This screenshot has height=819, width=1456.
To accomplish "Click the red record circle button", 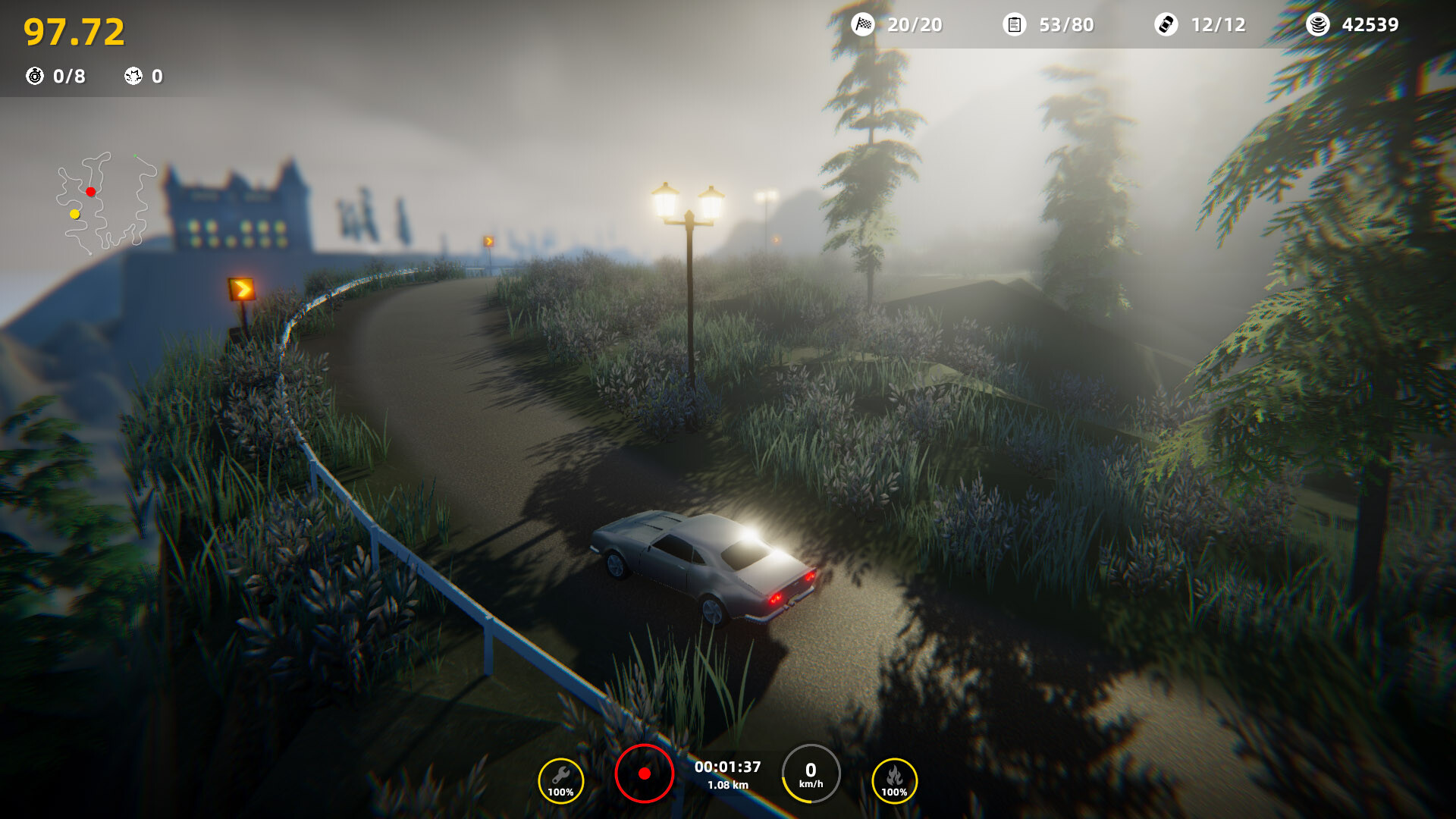I will pyautogui.click(x=644, y=773).
